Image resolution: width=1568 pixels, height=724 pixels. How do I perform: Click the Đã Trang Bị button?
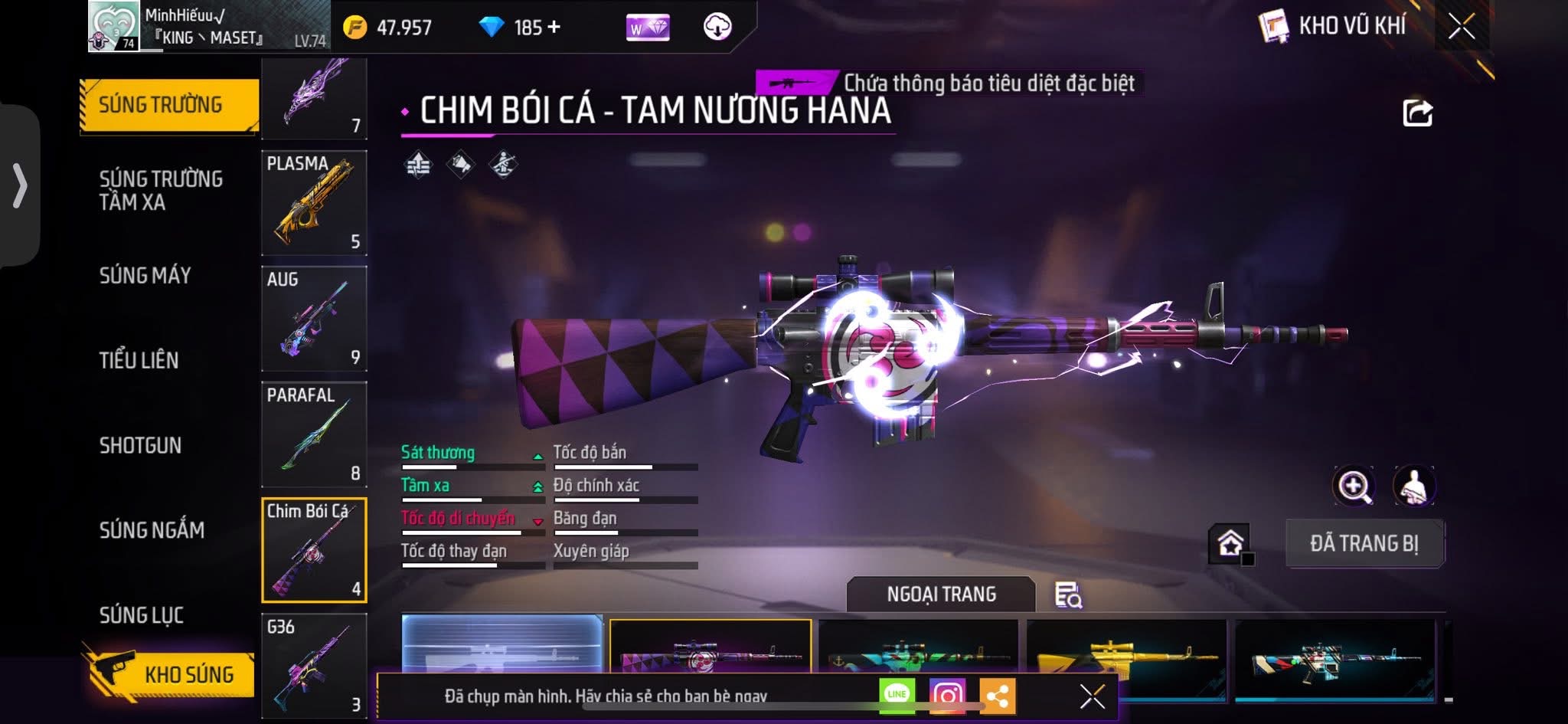pyautogui.click(x=1364, y=543)
